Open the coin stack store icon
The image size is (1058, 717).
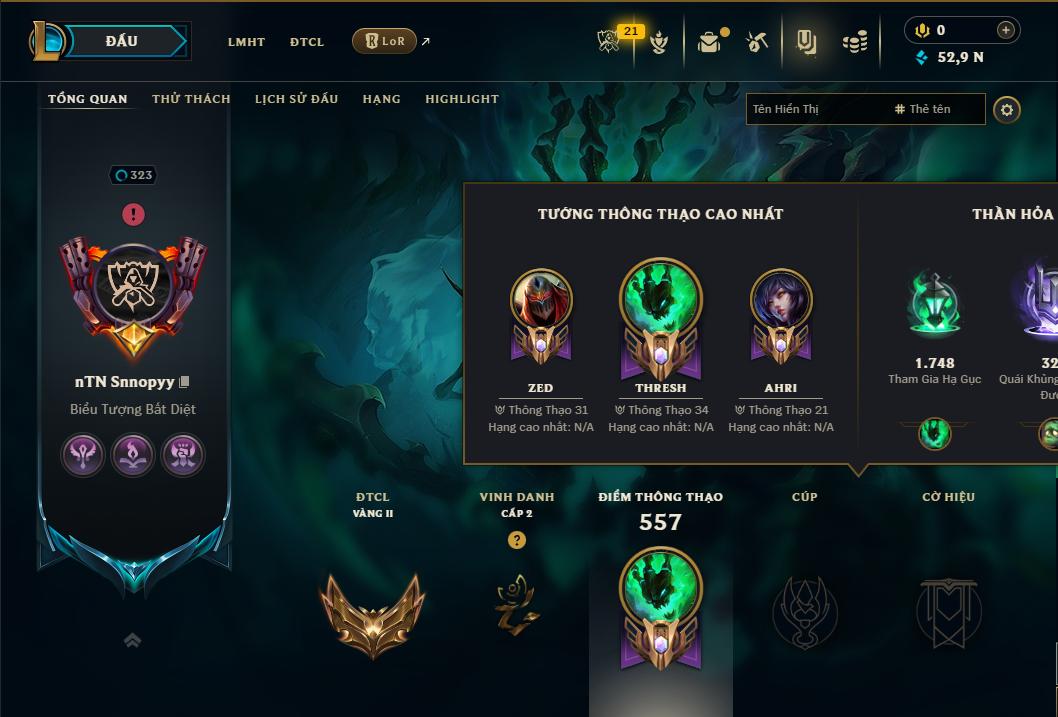click(x=854, y=42)
